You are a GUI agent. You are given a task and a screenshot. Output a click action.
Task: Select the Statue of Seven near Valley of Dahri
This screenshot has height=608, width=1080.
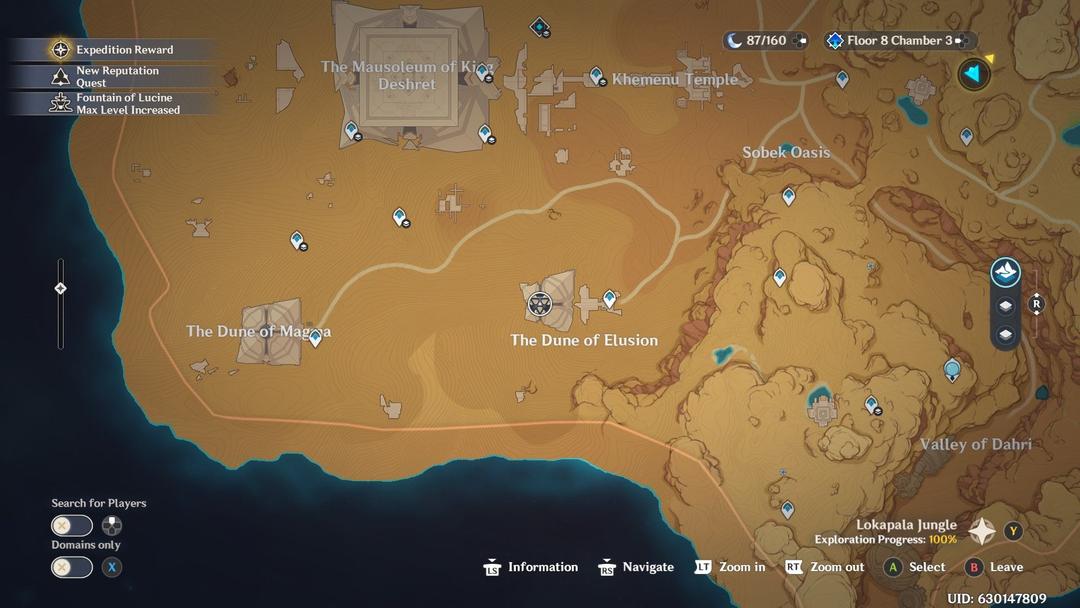pyautogui.click(x=952, y=370)
